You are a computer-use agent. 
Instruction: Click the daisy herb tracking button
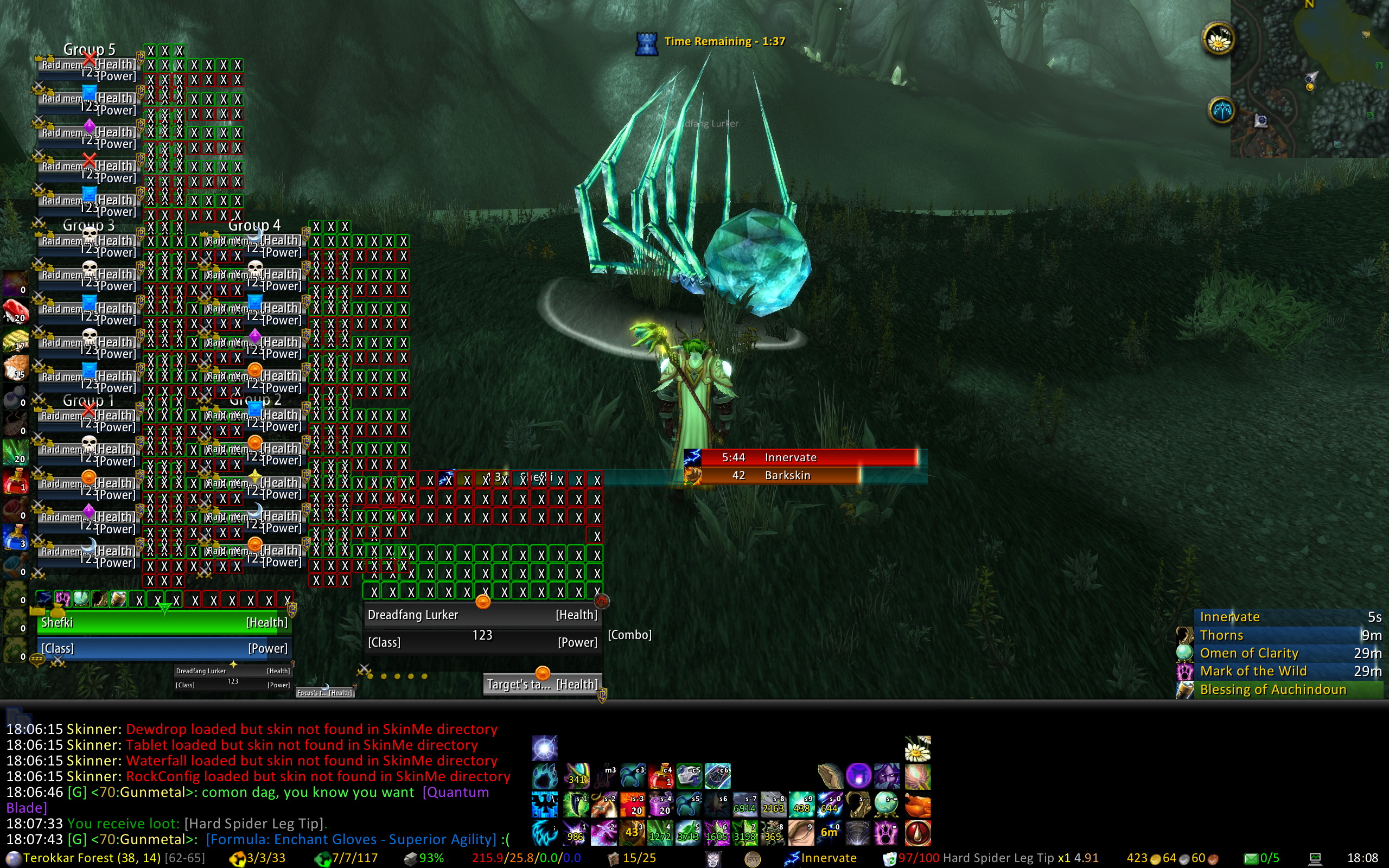pos(1218,40)
